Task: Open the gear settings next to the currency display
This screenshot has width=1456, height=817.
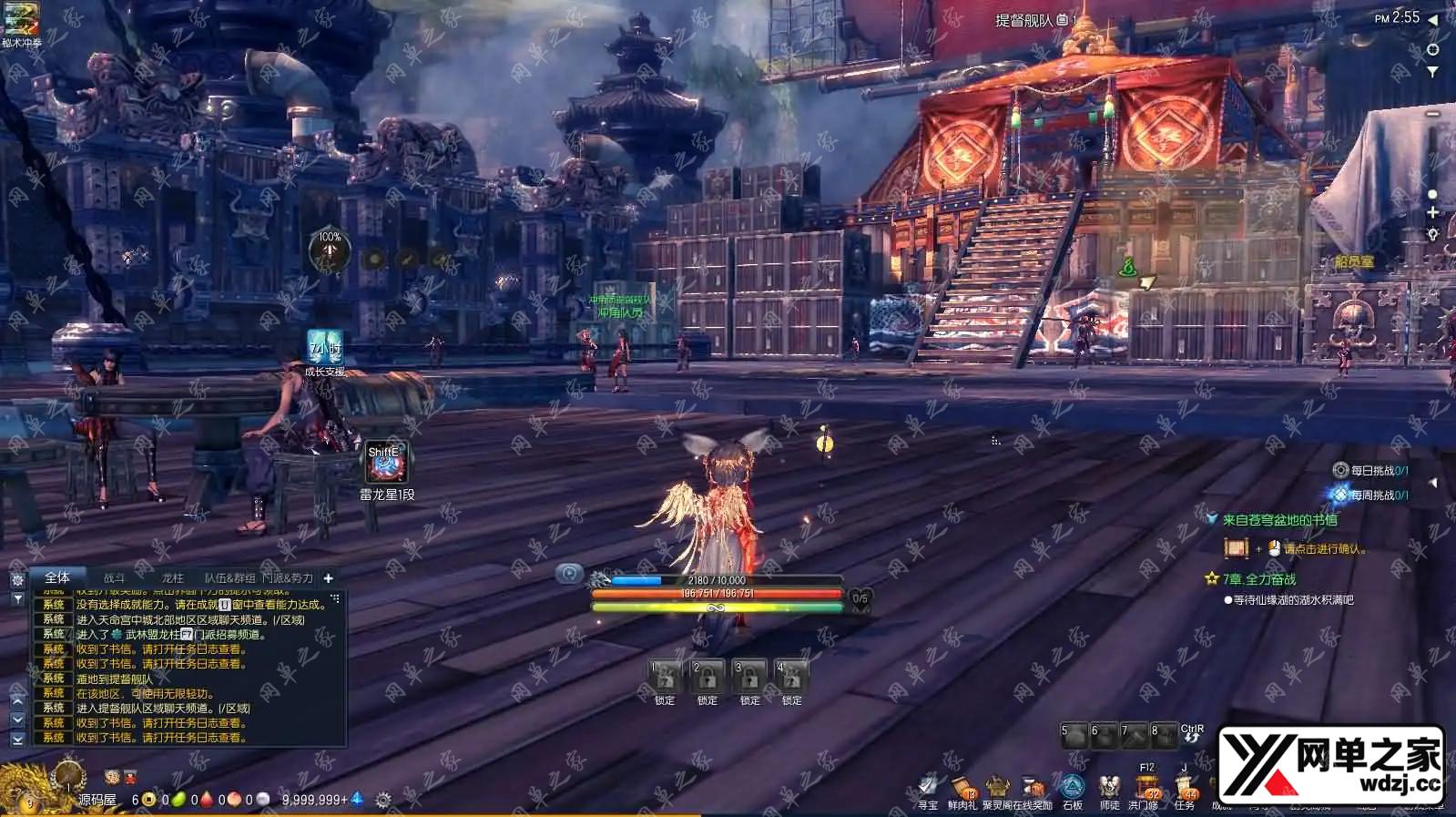Action: pyautogui.click(x=383, y=800)
